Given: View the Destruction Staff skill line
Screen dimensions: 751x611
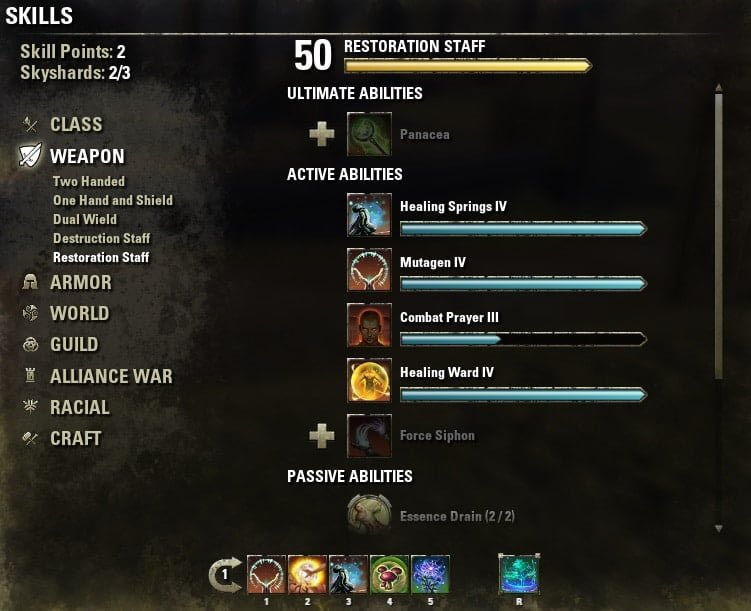Looking at the screenshot, I should pos(102,239).
